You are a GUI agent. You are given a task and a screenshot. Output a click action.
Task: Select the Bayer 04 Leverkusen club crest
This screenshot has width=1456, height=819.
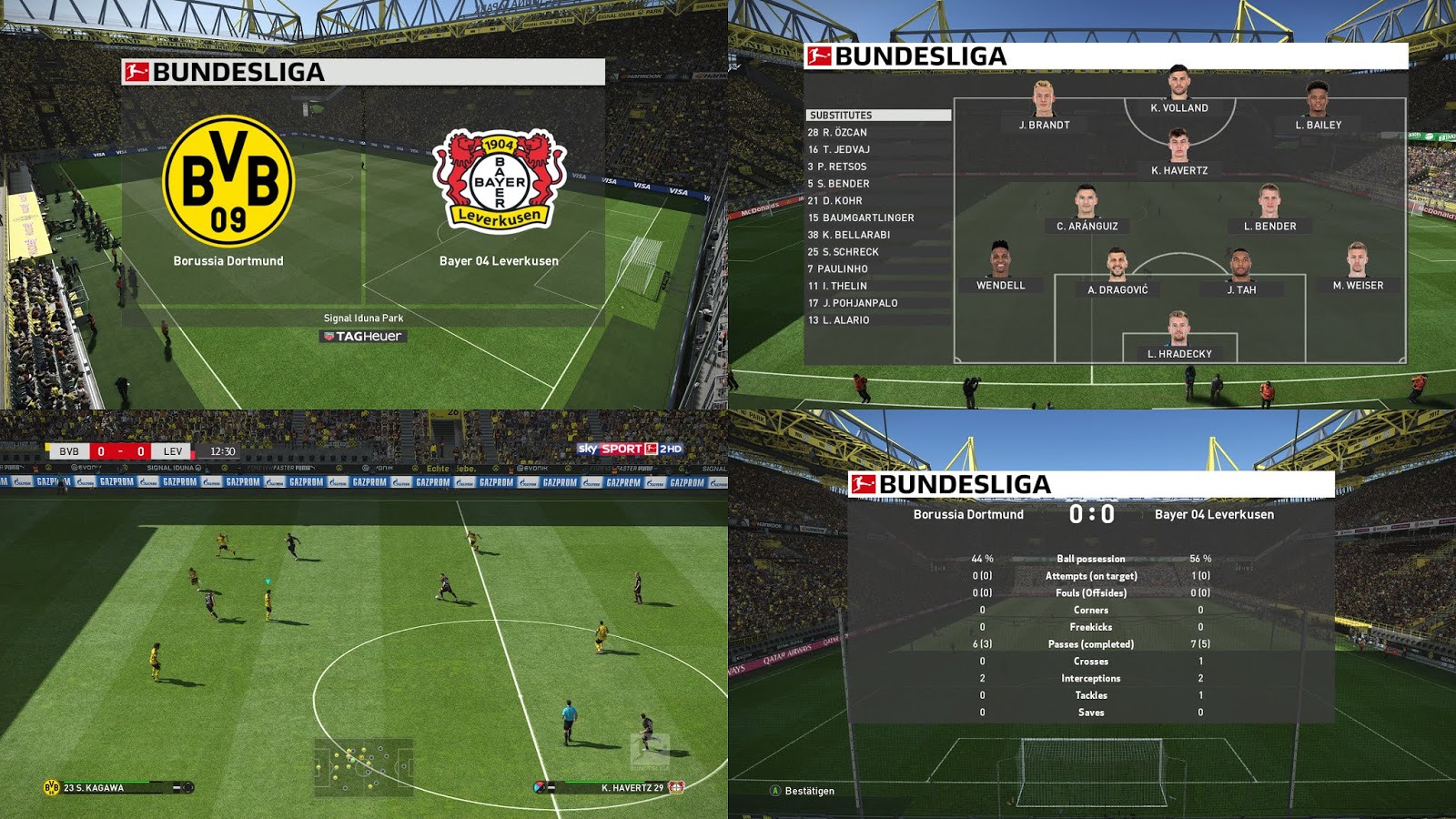click(499, 182)
